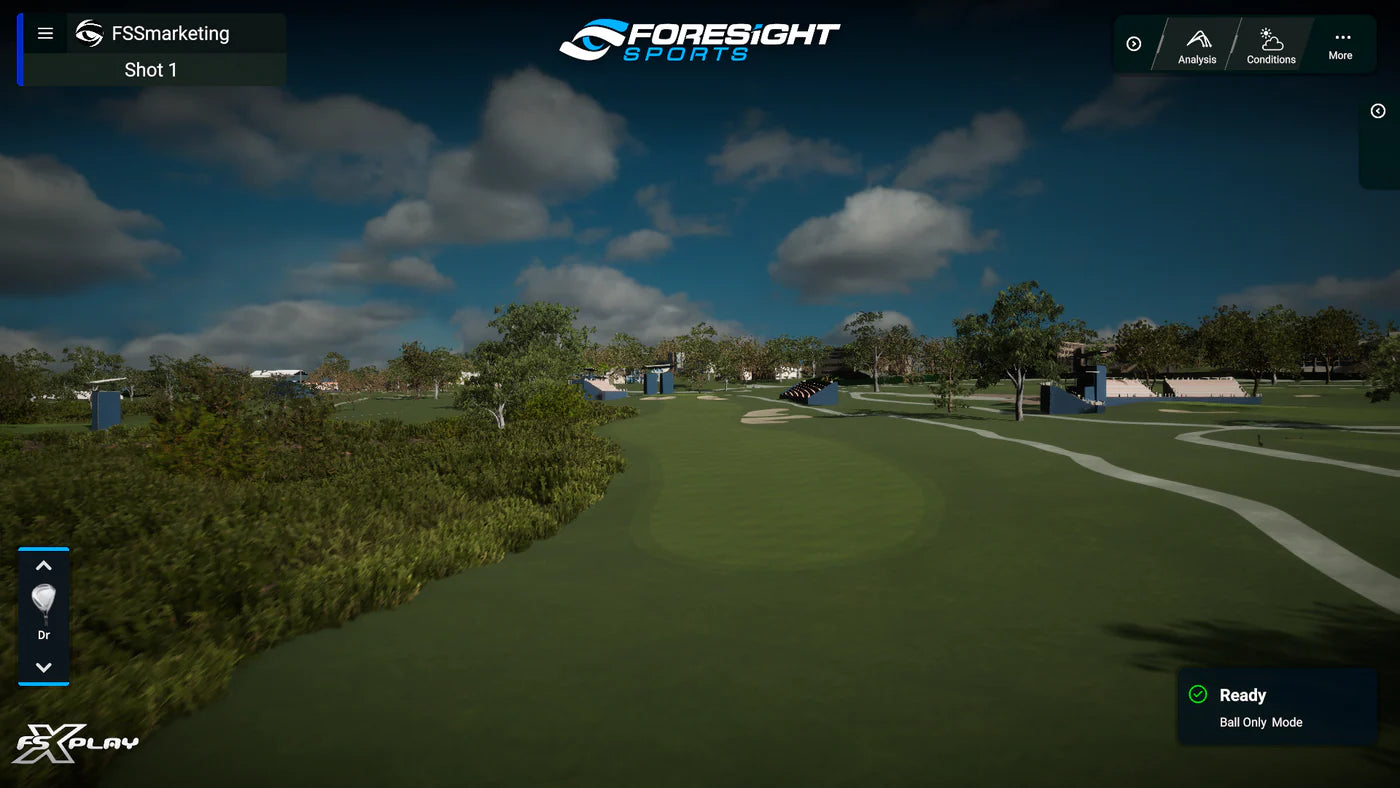This screenshot has width=1400, height=788.
Task: Click the green Ready checkmark icon
Action: 1197,694
